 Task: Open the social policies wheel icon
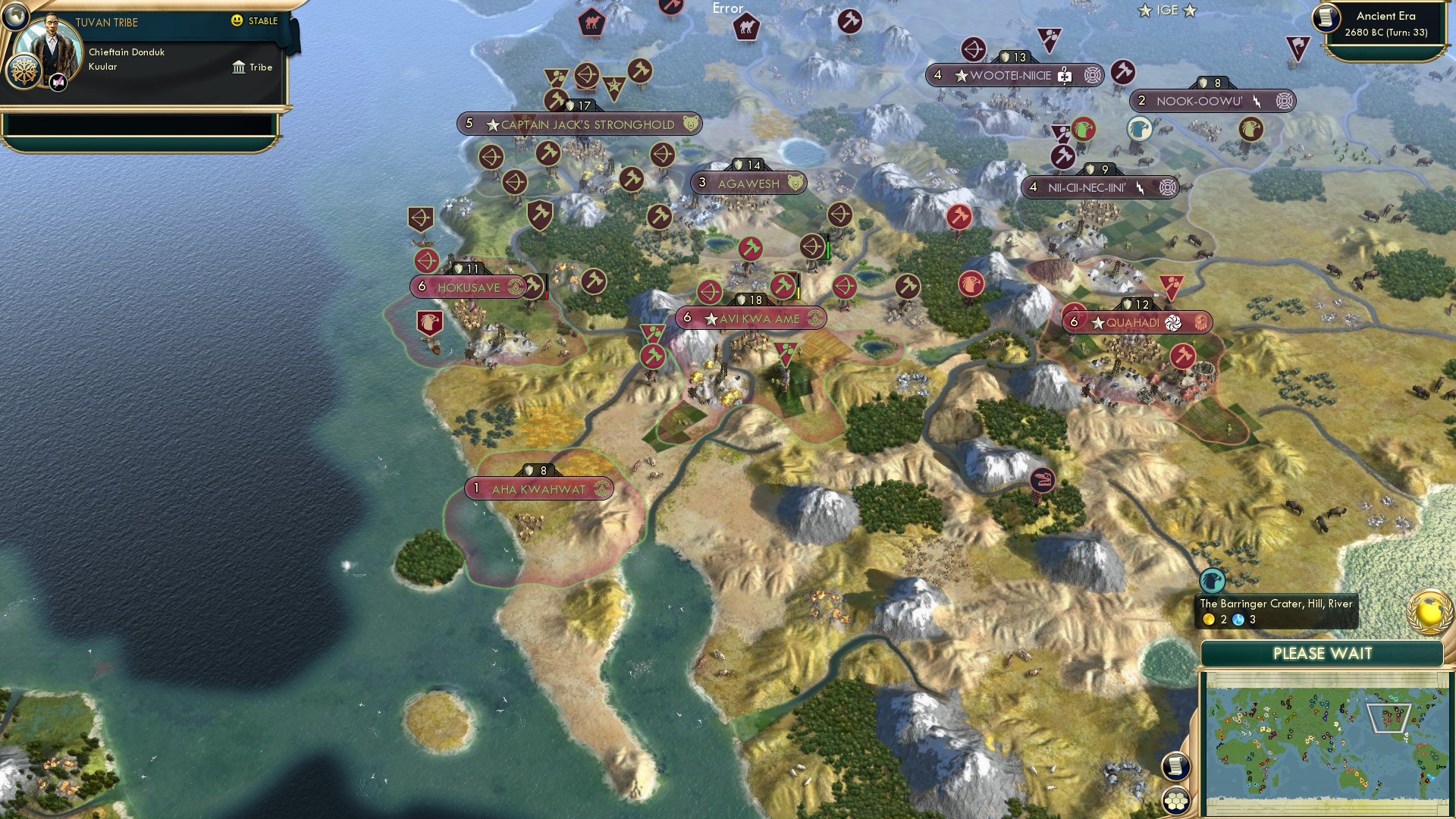pyautogui.click(x=24, y=72)
